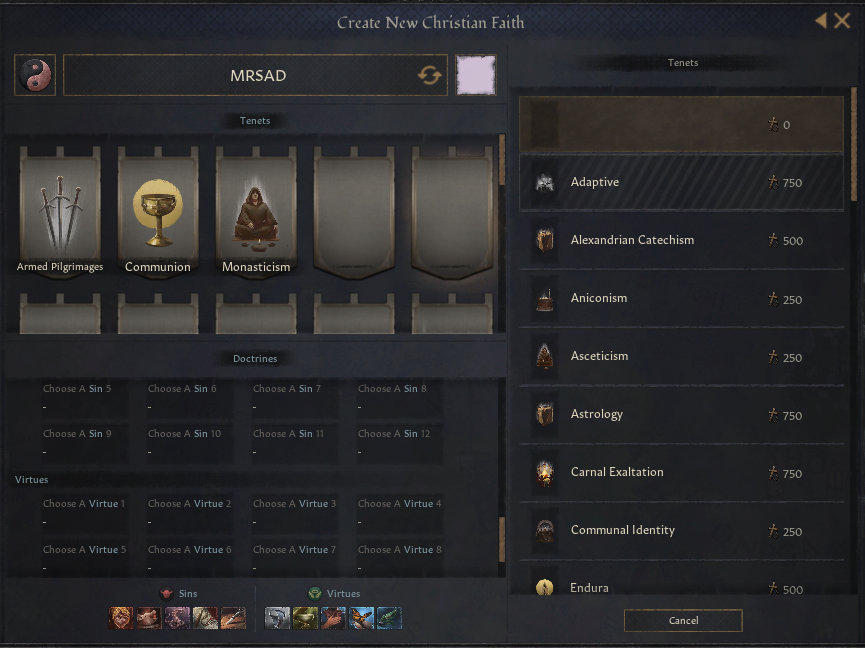Pick the Aniconism tenet
The width and height of the screenshot is (865, 648).
pos(681,298)
